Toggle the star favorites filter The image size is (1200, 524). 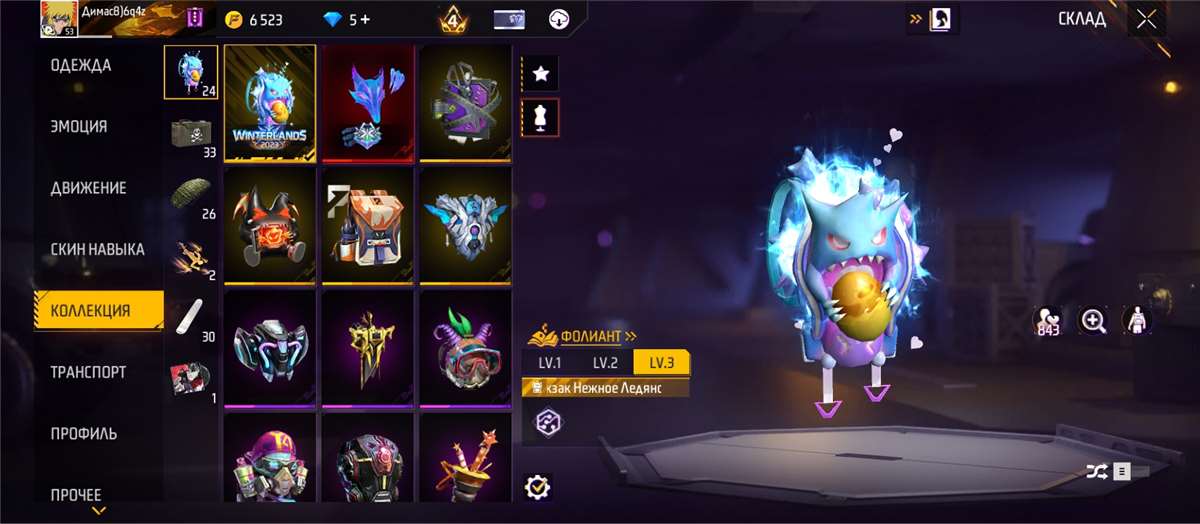(541, 73)
